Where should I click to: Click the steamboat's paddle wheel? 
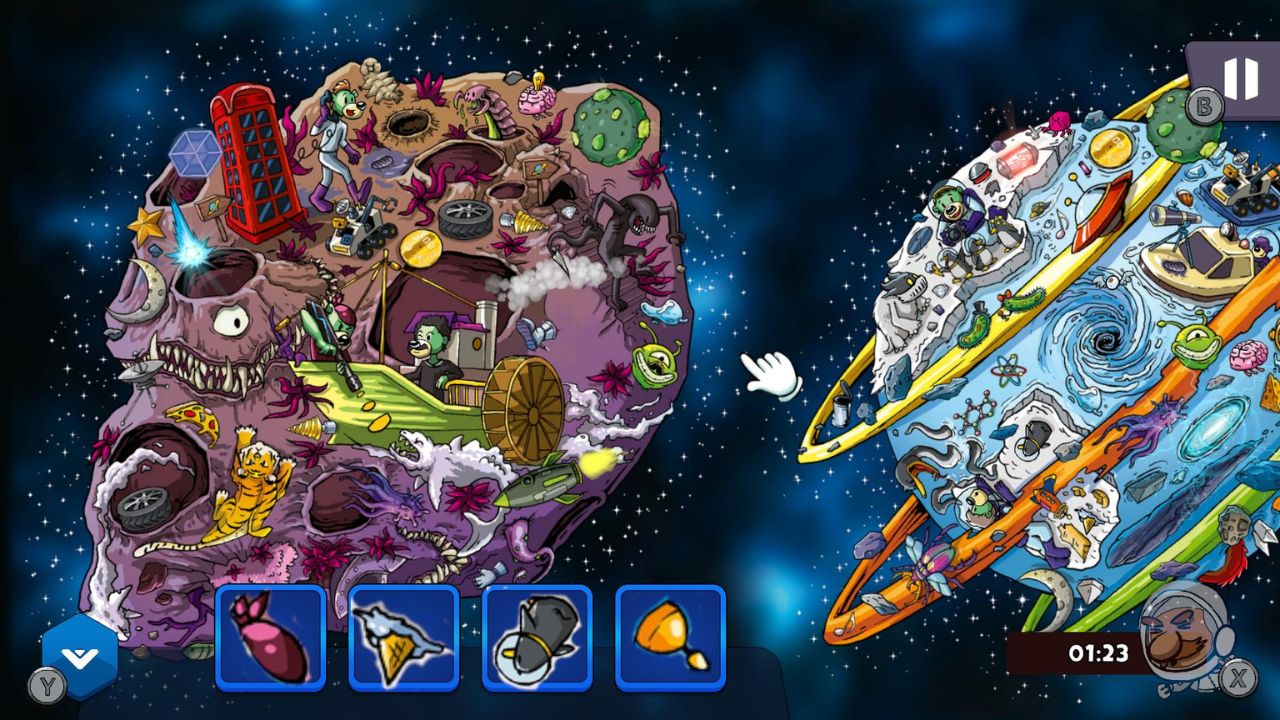(523, 413)
